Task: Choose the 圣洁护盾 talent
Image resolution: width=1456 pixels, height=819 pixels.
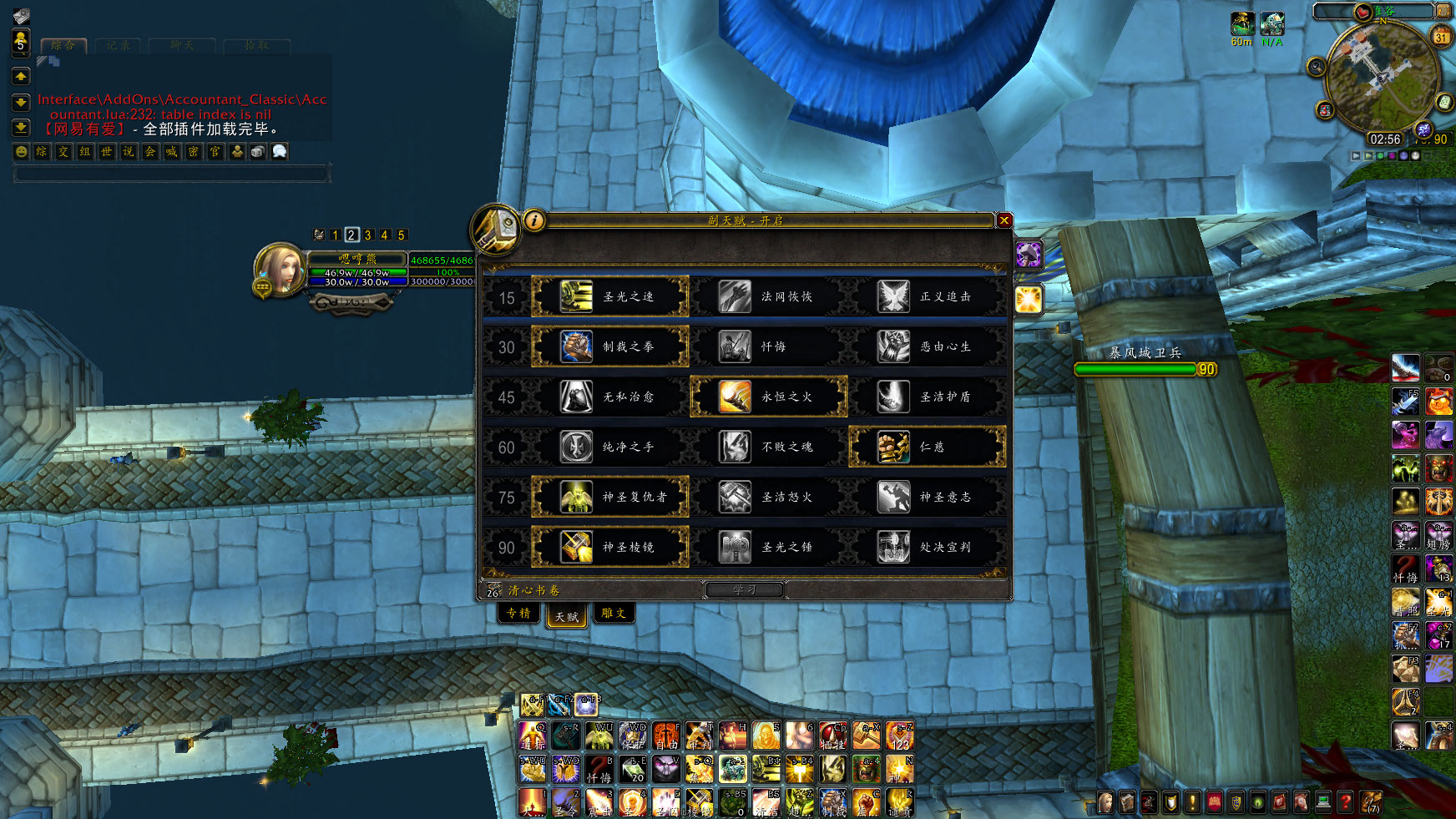Action: click(928, 397)
